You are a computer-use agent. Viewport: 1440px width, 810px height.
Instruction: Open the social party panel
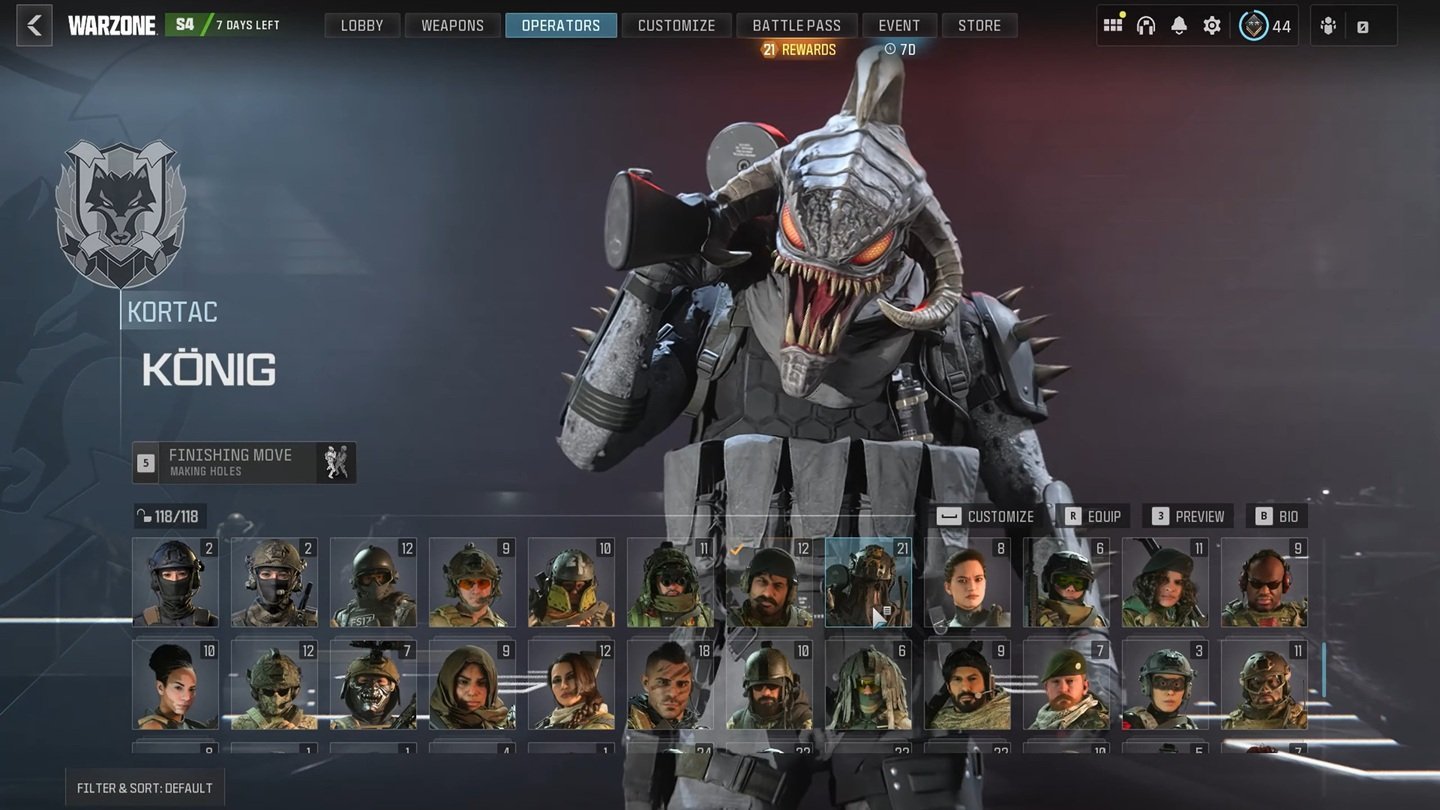pyautogui.click(x=1329, y=27)
